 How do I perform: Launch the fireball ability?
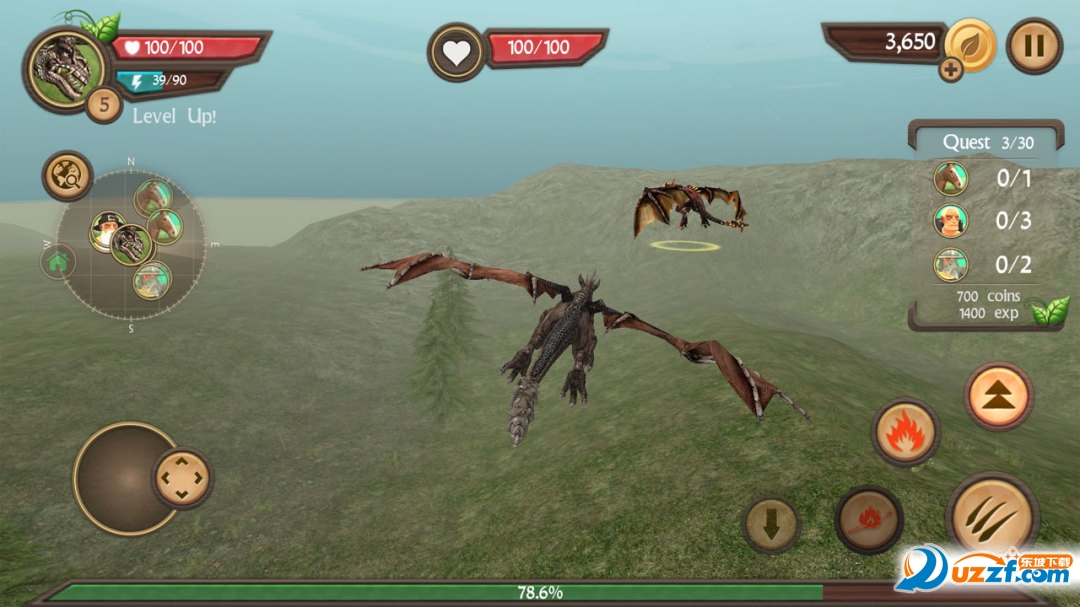tap(869, 520)
